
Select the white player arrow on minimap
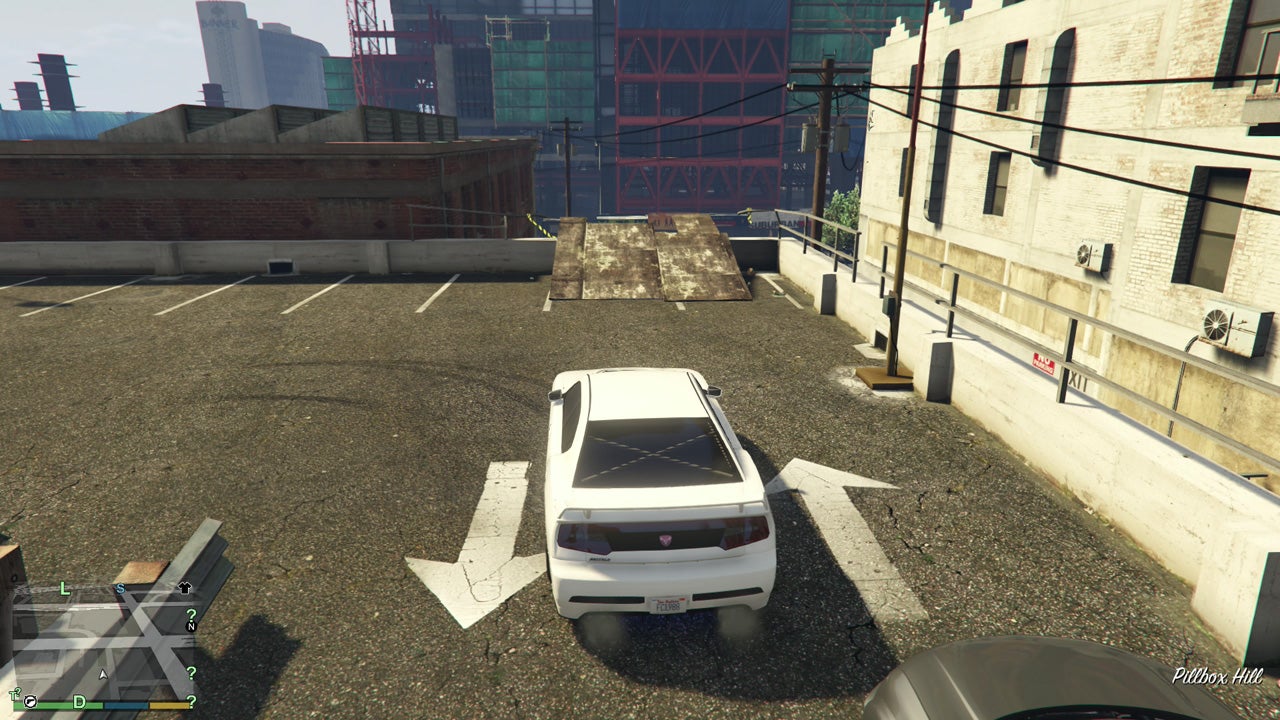click(x=103, y=674)
